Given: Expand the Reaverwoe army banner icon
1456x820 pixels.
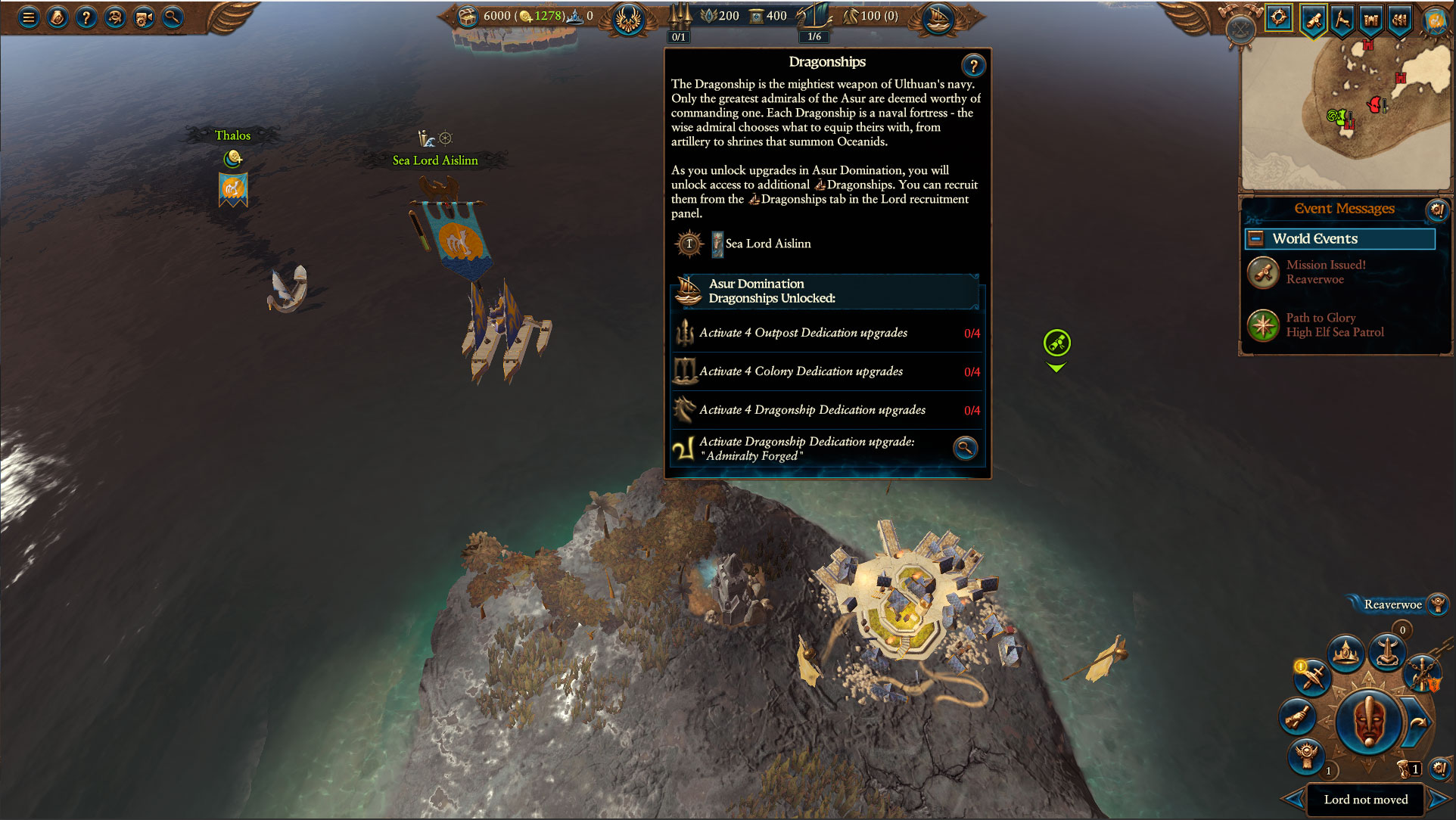Looking at the screenshot, I should click(1437, 604).
